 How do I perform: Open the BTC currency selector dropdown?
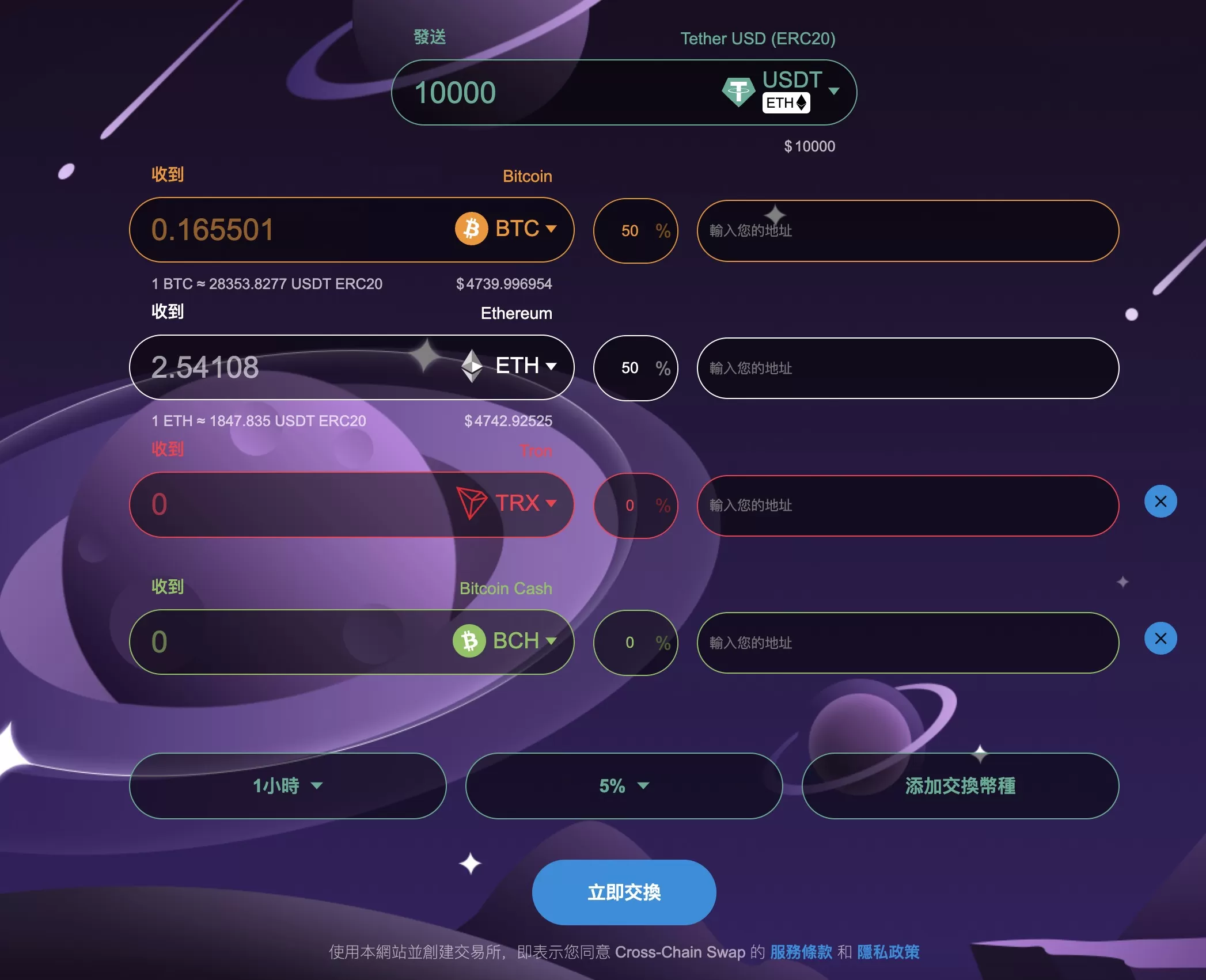pyautogui.click(x=552, y=229)
